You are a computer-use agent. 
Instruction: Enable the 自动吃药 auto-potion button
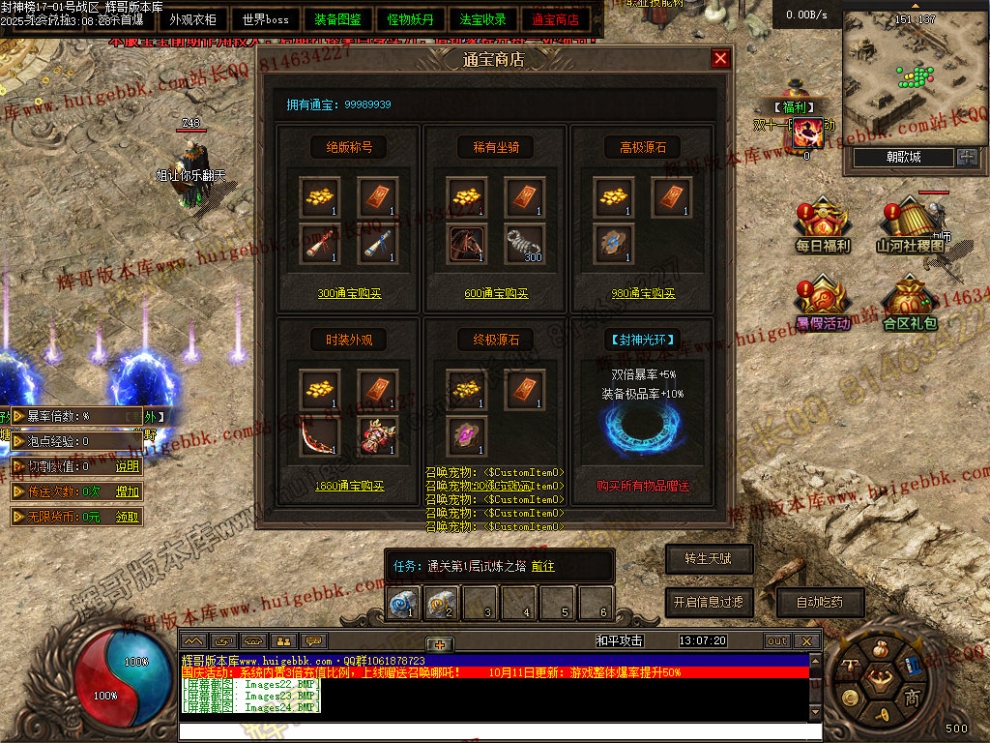819,602
